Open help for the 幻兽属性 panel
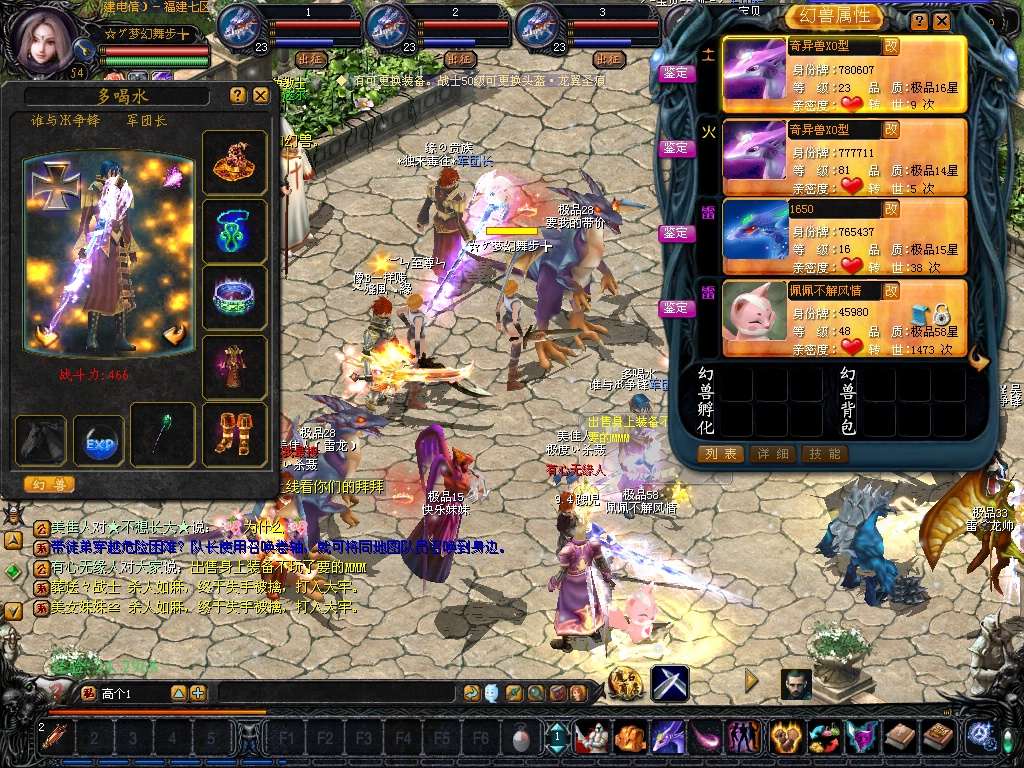Viewport: 1024px width, 768px height. [x=918, y=21]
